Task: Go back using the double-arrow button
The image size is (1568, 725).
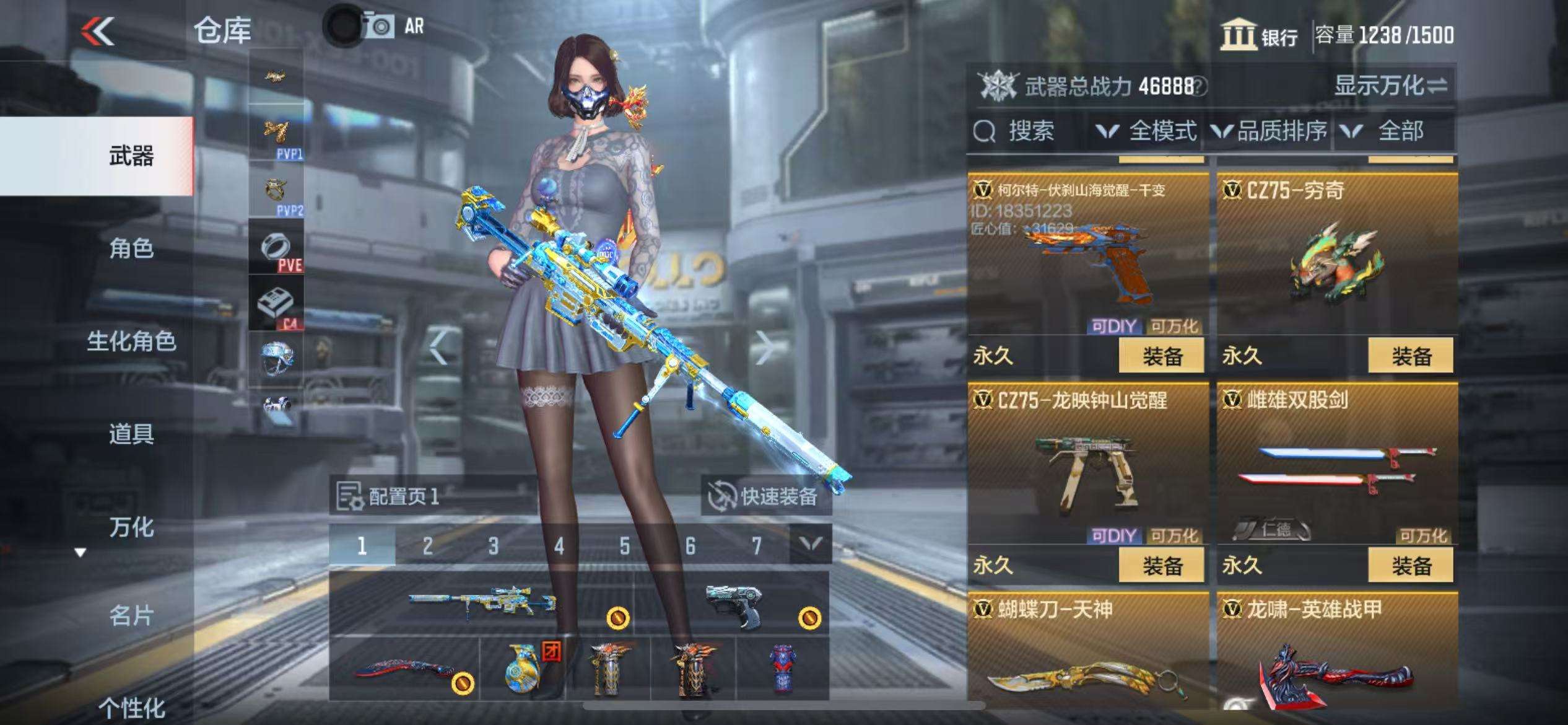Action: pyautogui.click(x=98, y=31)
